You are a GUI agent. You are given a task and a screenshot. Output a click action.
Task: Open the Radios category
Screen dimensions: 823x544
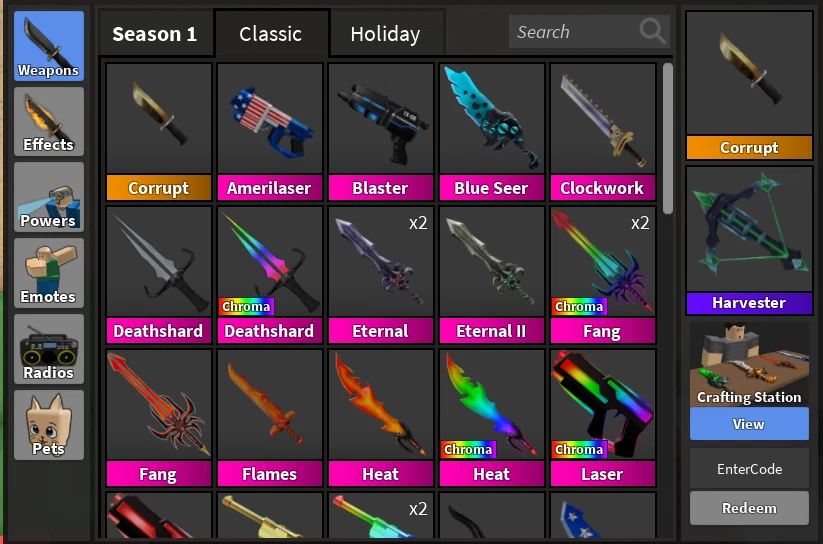pyautogui.click(x=49, y=350)
